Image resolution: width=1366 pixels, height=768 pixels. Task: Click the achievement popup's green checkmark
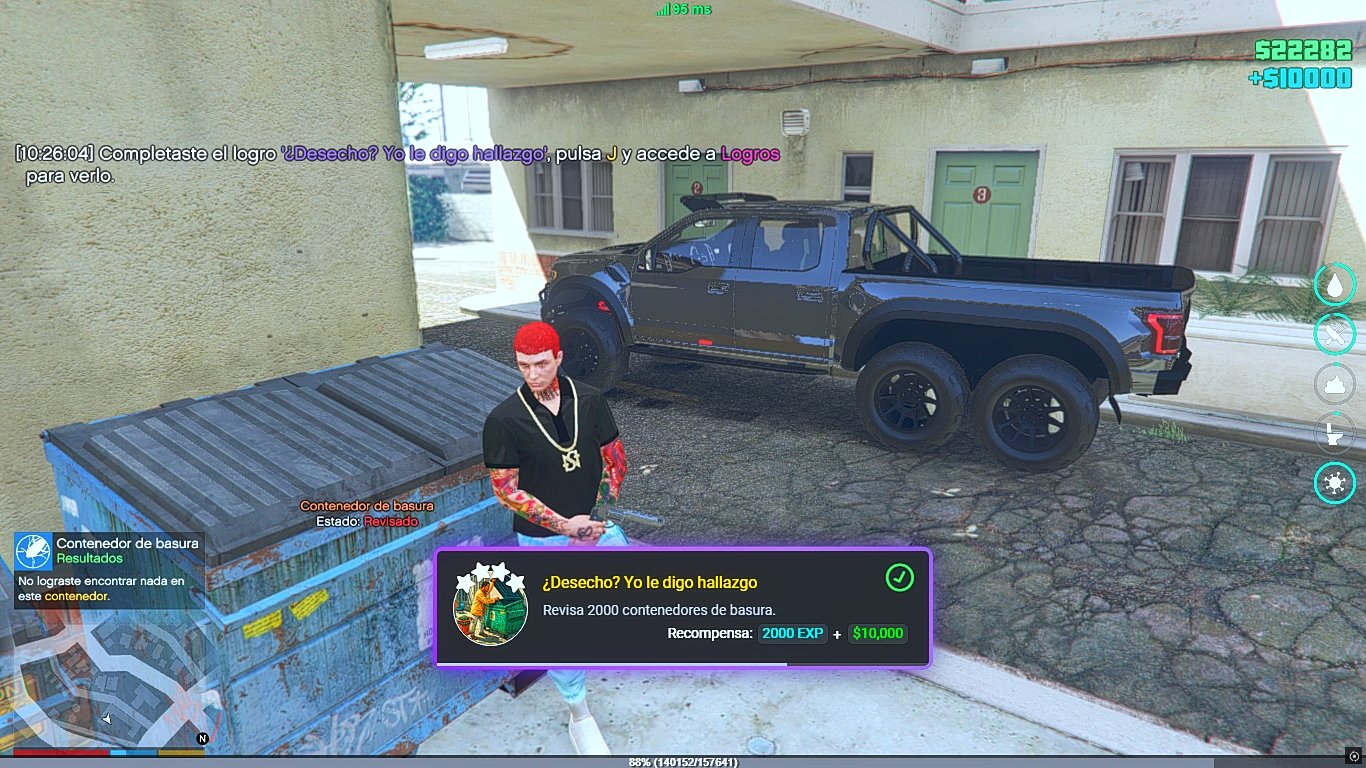coord(899,578)
